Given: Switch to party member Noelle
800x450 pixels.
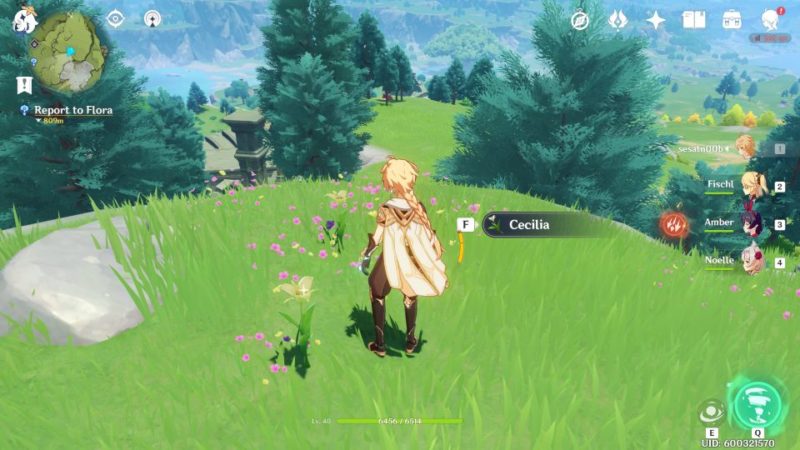Looking at the screenshot, I should pos(746,261).
